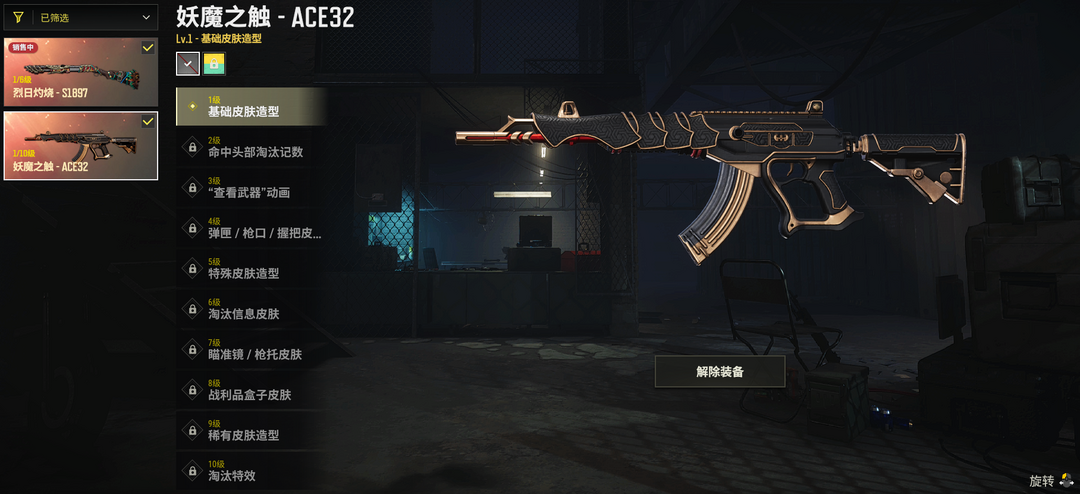This screenshot has width=1080, height=494.
Task: Select level 10 淘汰特效
Action: pos(251,471)
